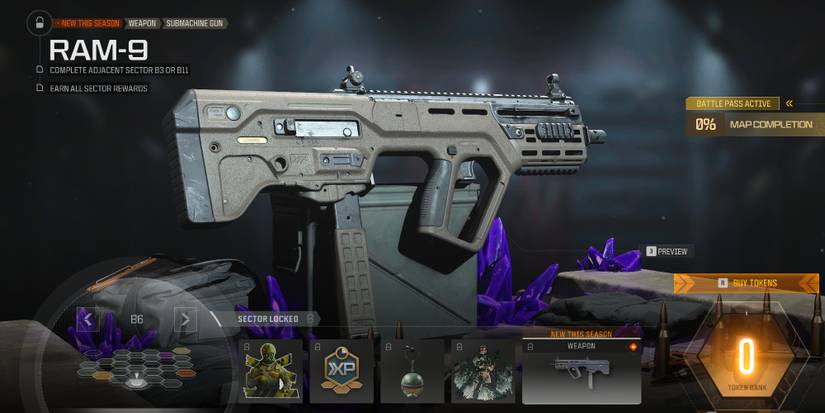
Task: Go to the previous sector with the left arrow
Action: [87, 320]
